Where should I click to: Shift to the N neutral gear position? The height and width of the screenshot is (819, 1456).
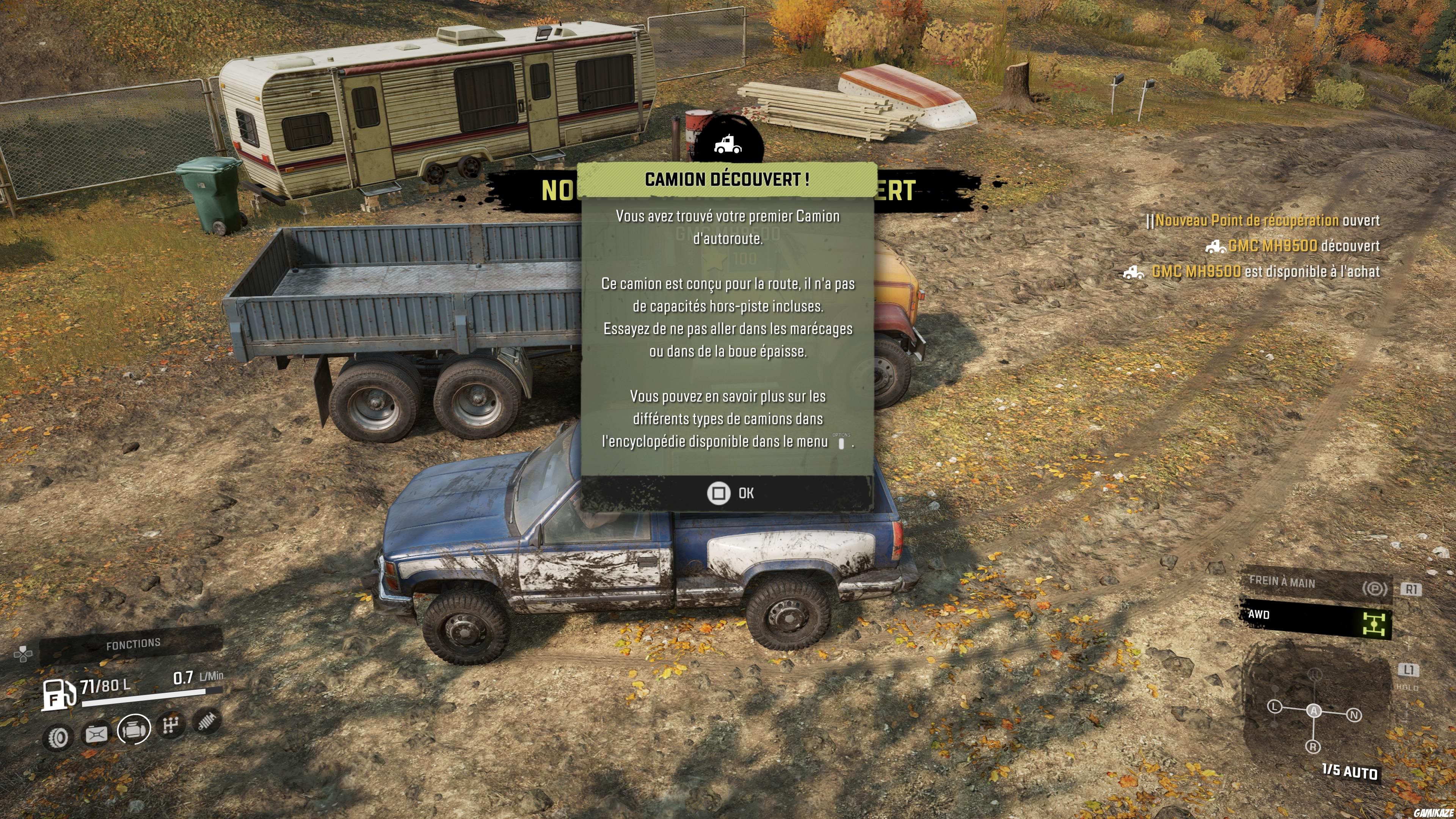point(1354,715)
